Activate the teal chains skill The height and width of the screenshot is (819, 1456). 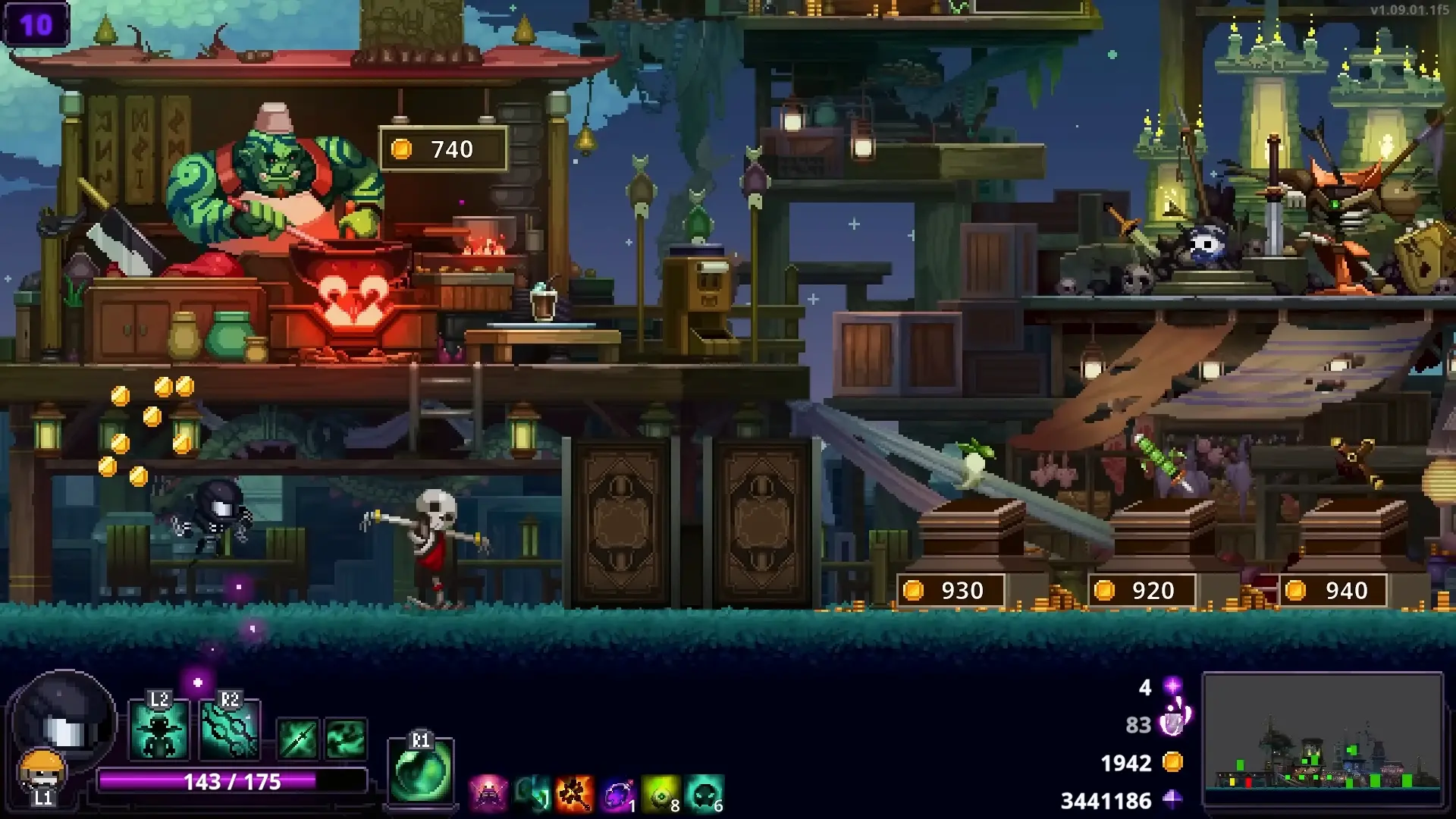(229, 732)
